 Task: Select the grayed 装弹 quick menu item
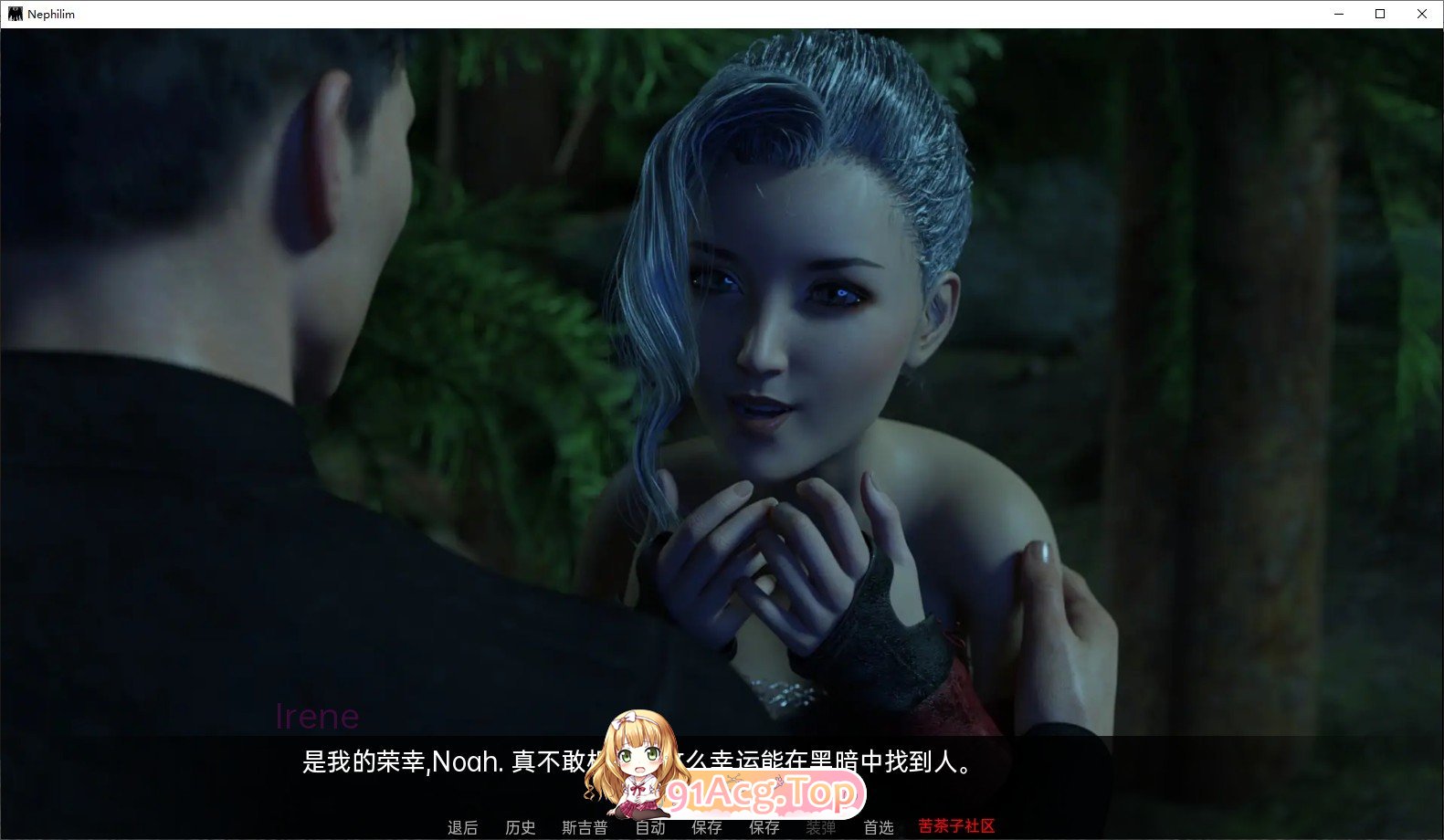(x=823, y=827)
